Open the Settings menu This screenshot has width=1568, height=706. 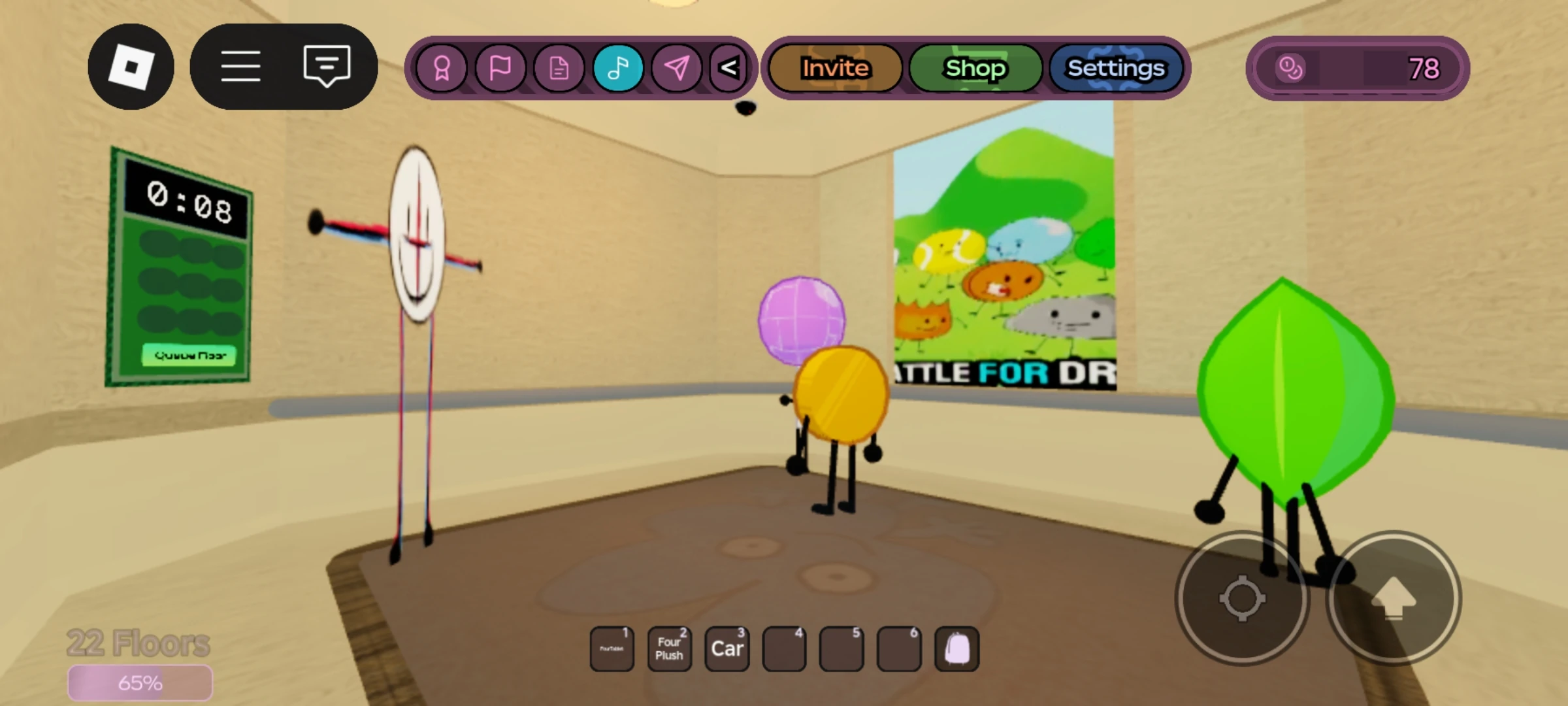tap(1115, 67)
